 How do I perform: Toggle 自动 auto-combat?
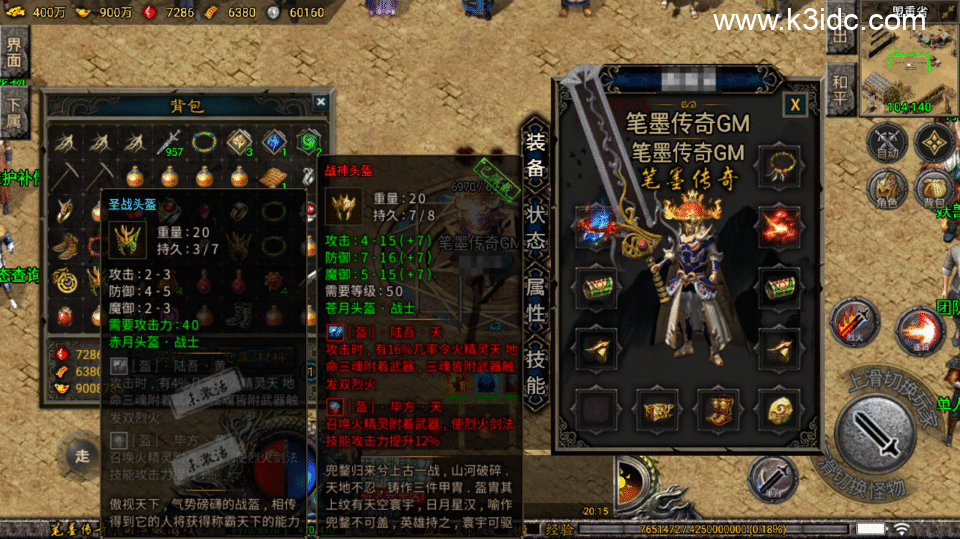point(885,143)
